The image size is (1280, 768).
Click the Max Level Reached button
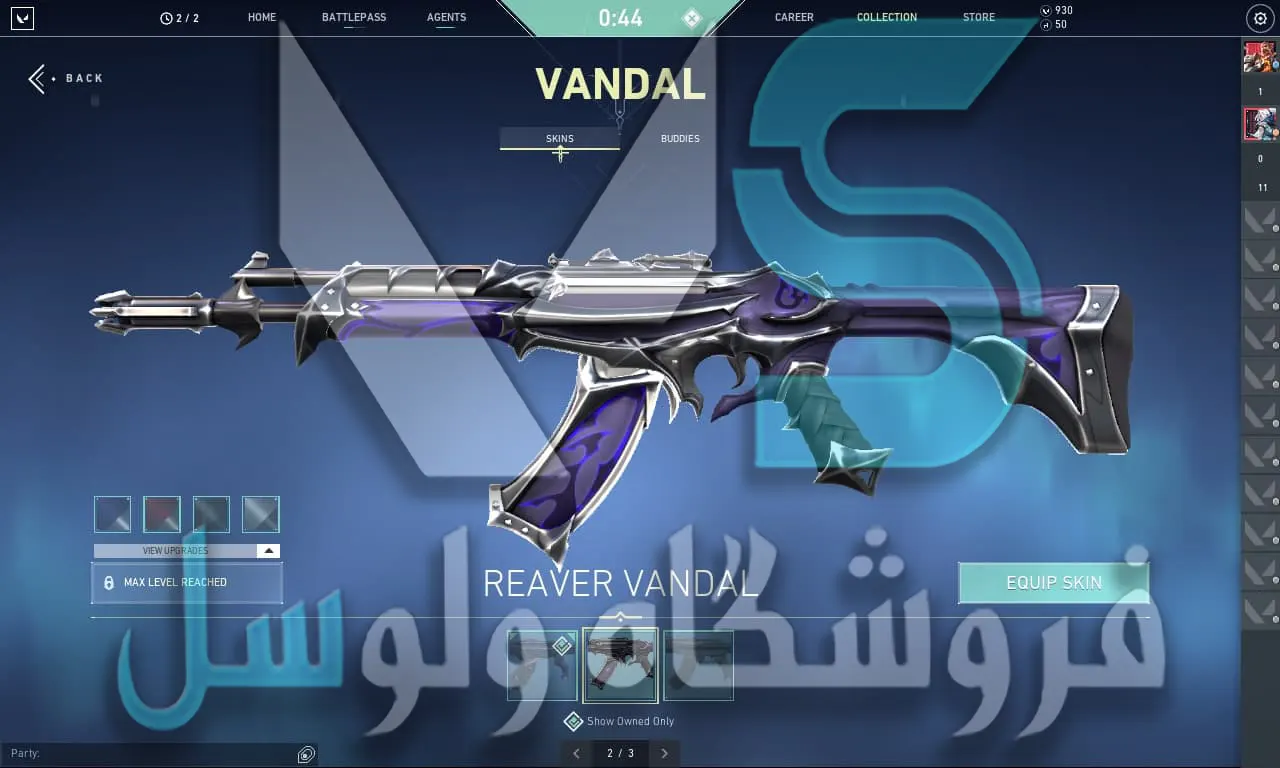click(186, 583)
